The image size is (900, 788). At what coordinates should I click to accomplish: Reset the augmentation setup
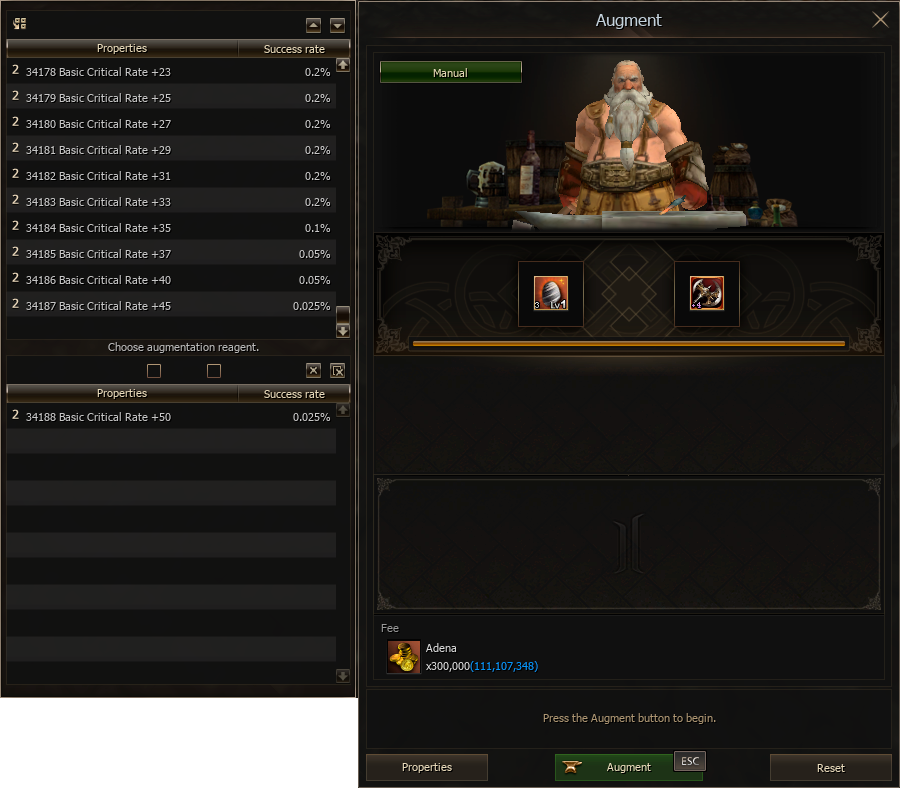(x=830, y=768)
